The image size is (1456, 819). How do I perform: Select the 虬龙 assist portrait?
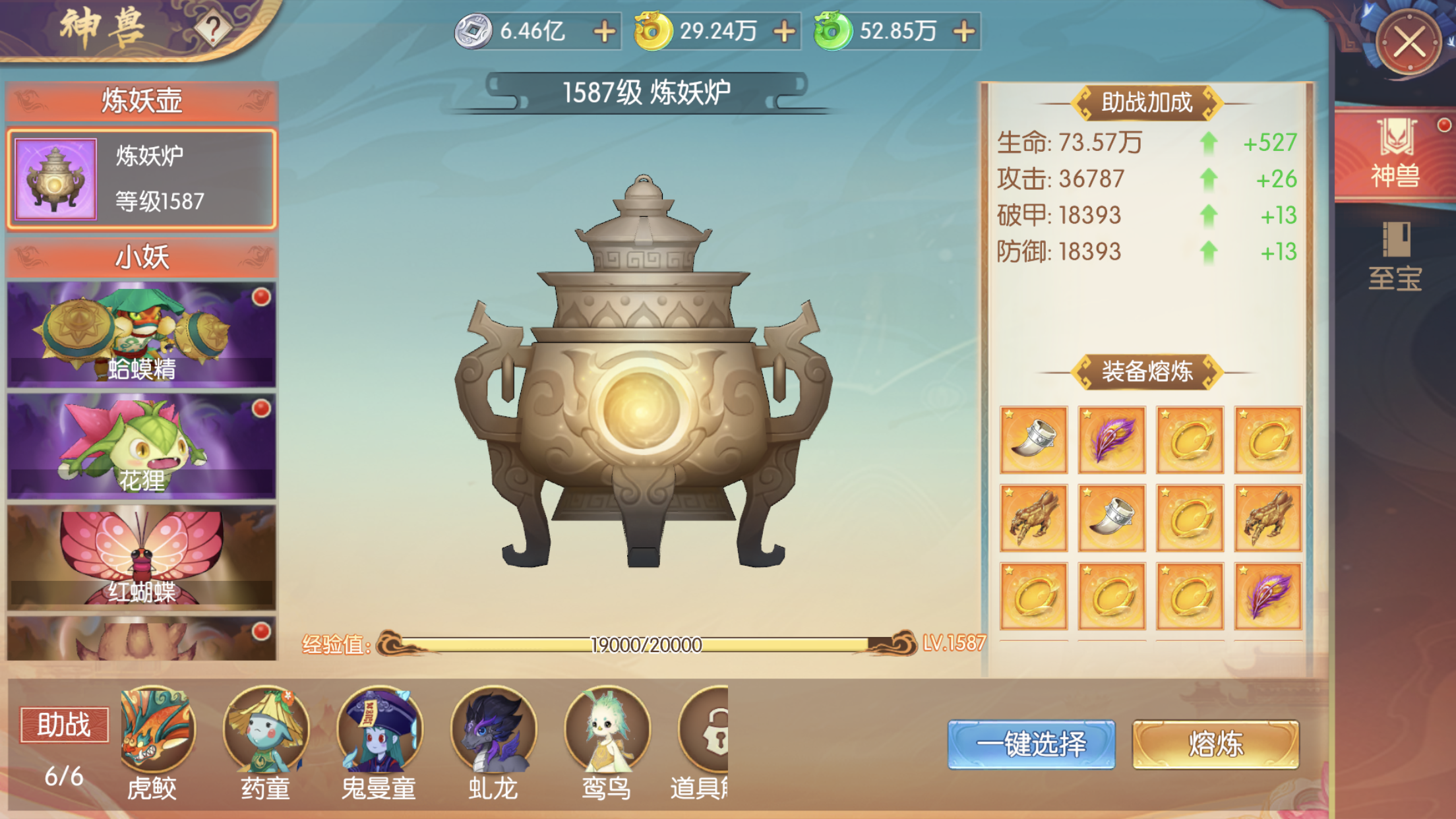click(493, 729)
